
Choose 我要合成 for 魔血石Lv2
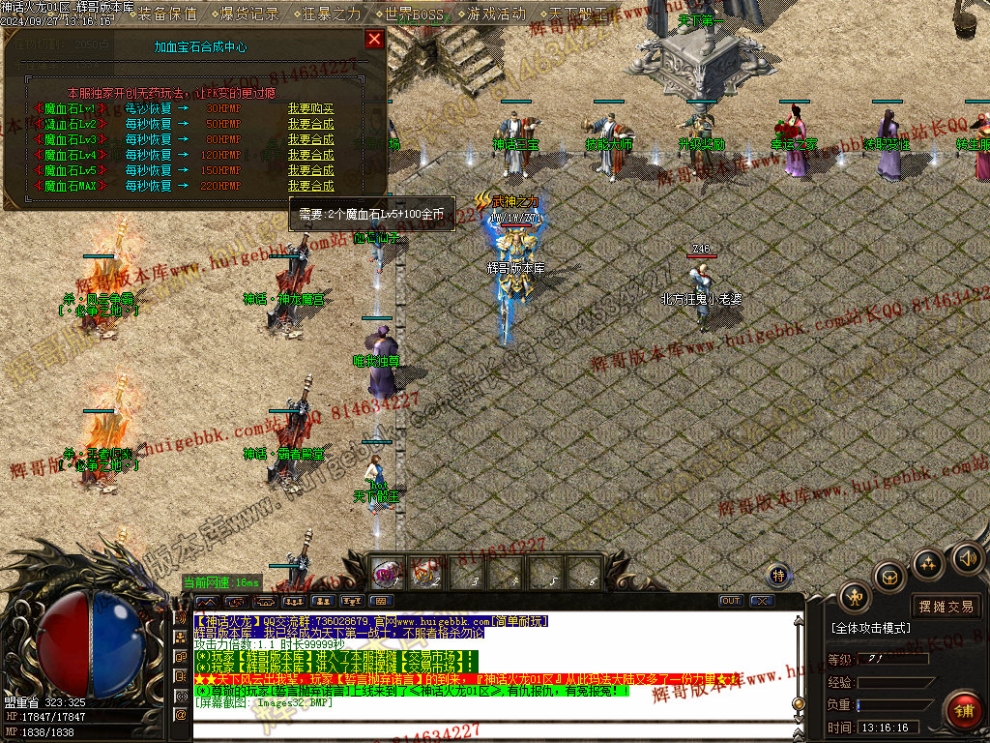(311, 124)
